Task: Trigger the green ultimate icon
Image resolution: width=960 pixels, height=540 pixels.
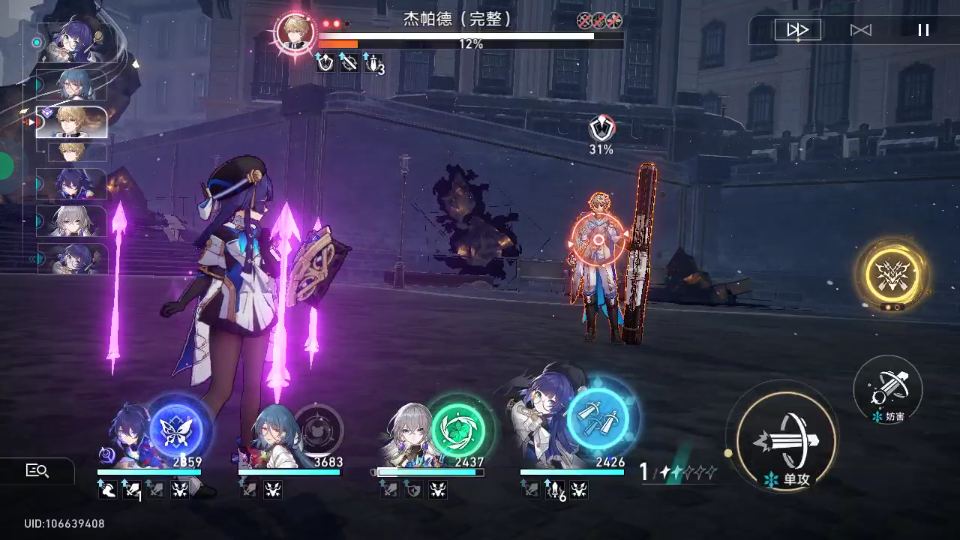Action: [459, 428]
